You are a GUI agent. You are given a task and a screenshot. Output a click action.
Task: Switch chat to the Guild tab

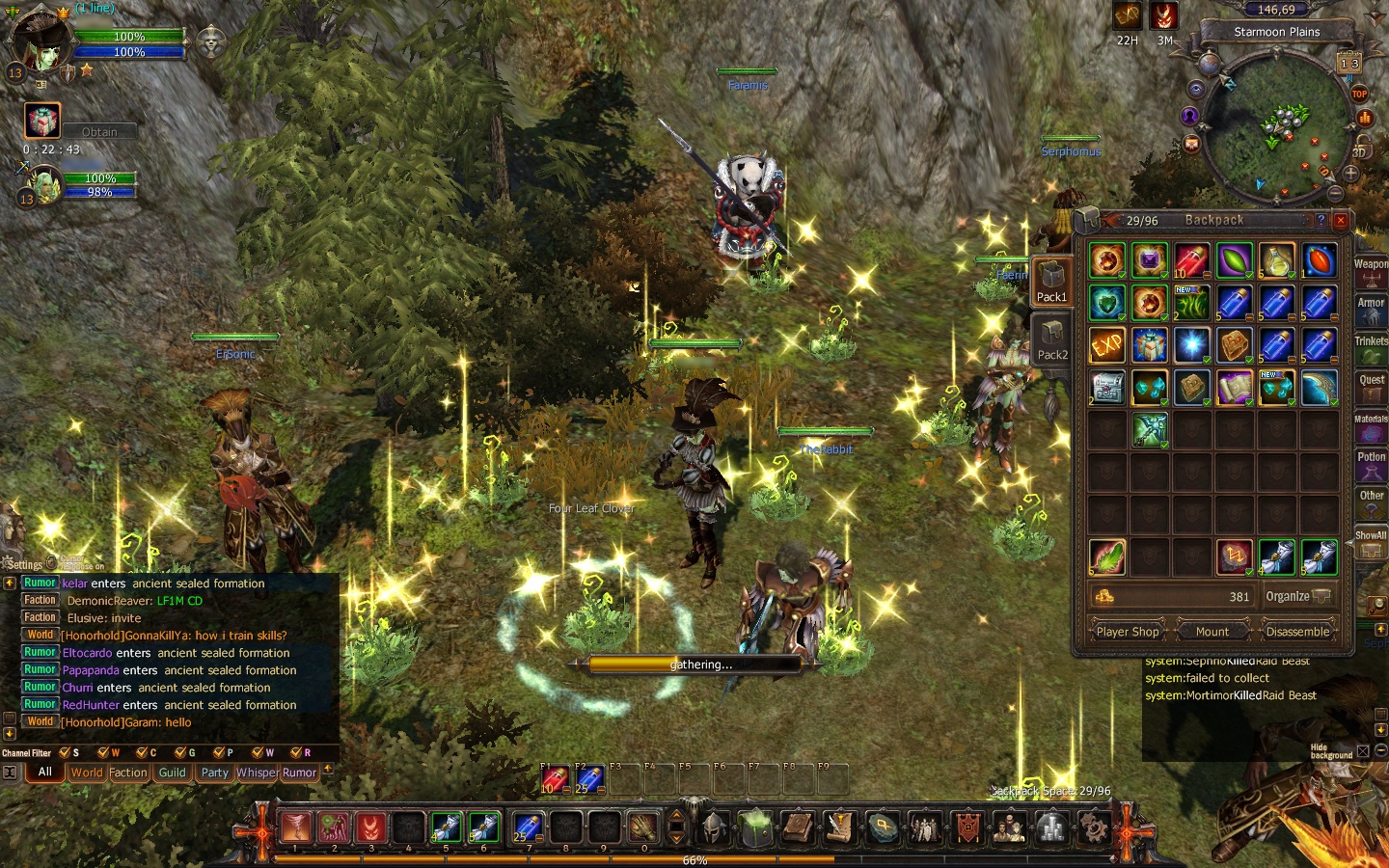(173, 773)
